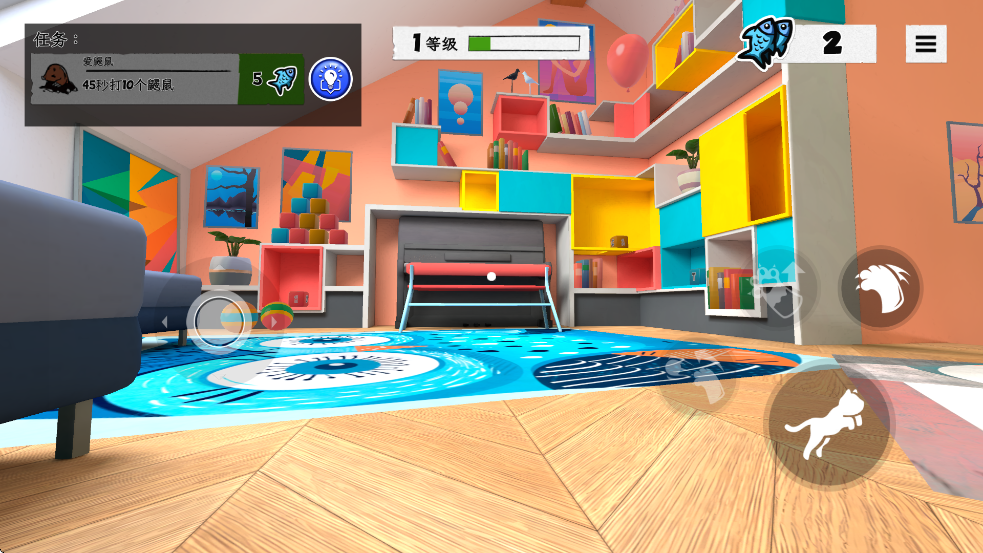Tap the blue lightbulb hint button
Viewport: 983px width, 553px height.
click(330, 79)
